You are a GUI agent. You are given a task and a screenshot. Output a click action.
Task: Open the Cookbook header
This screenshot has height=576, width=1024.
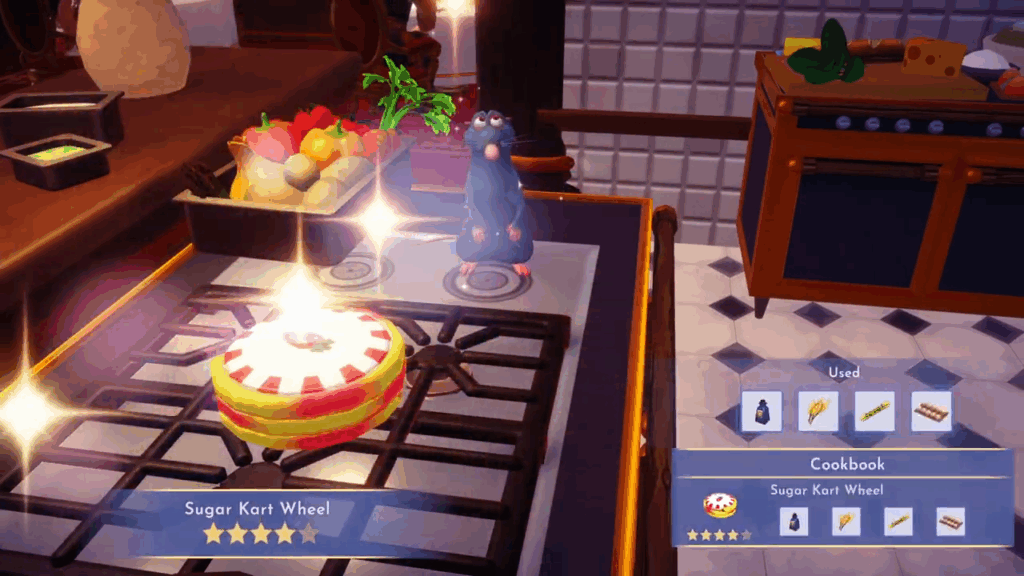[846, 465]
